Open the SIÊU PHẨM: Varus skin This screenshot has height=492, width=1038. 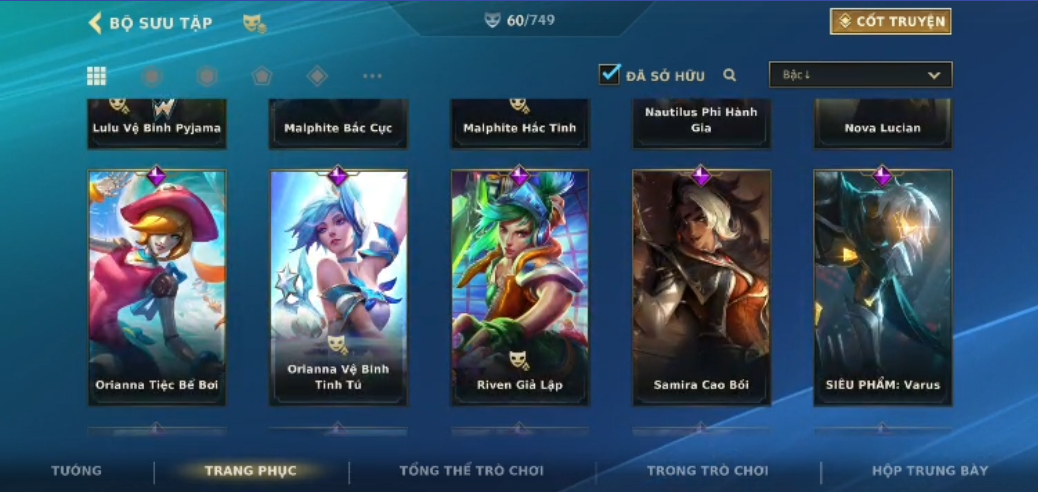click(x=882, y=288)
